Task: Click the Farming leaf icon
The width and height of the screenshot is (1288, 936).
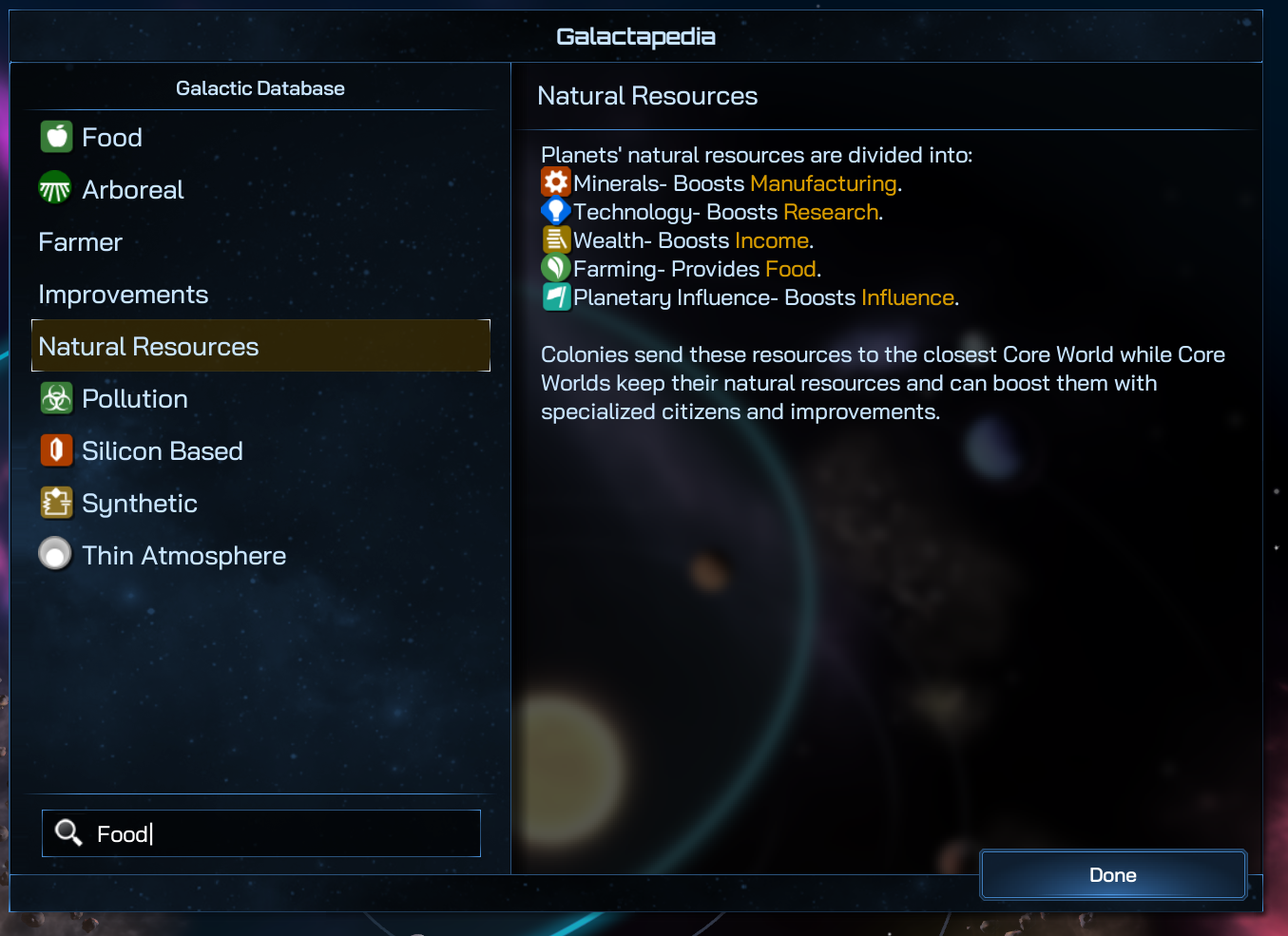Action: coord(555,267)
